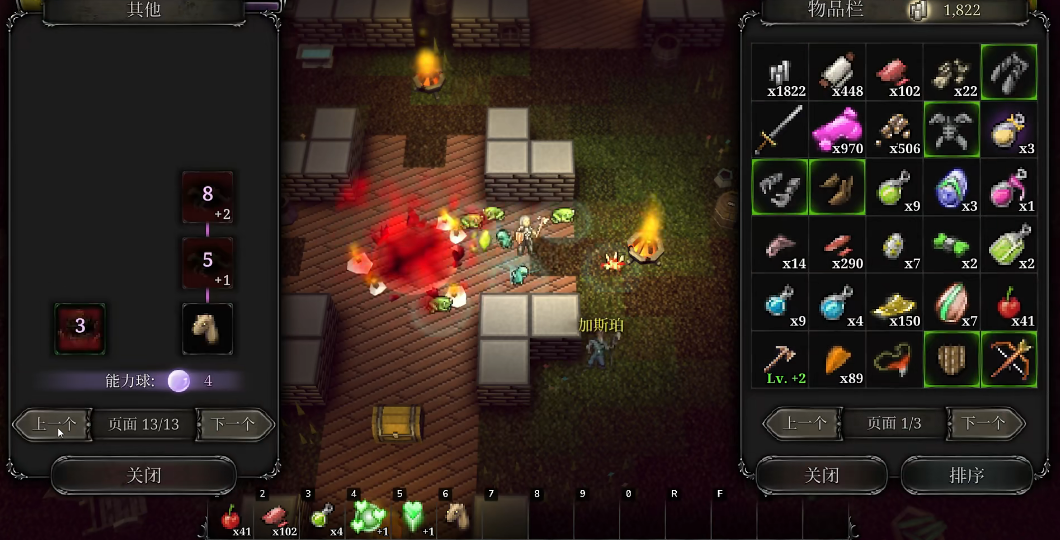Screen dimensions: 1060x540
Task: Select the iron sword in inventory
Action: pos(780,129)
